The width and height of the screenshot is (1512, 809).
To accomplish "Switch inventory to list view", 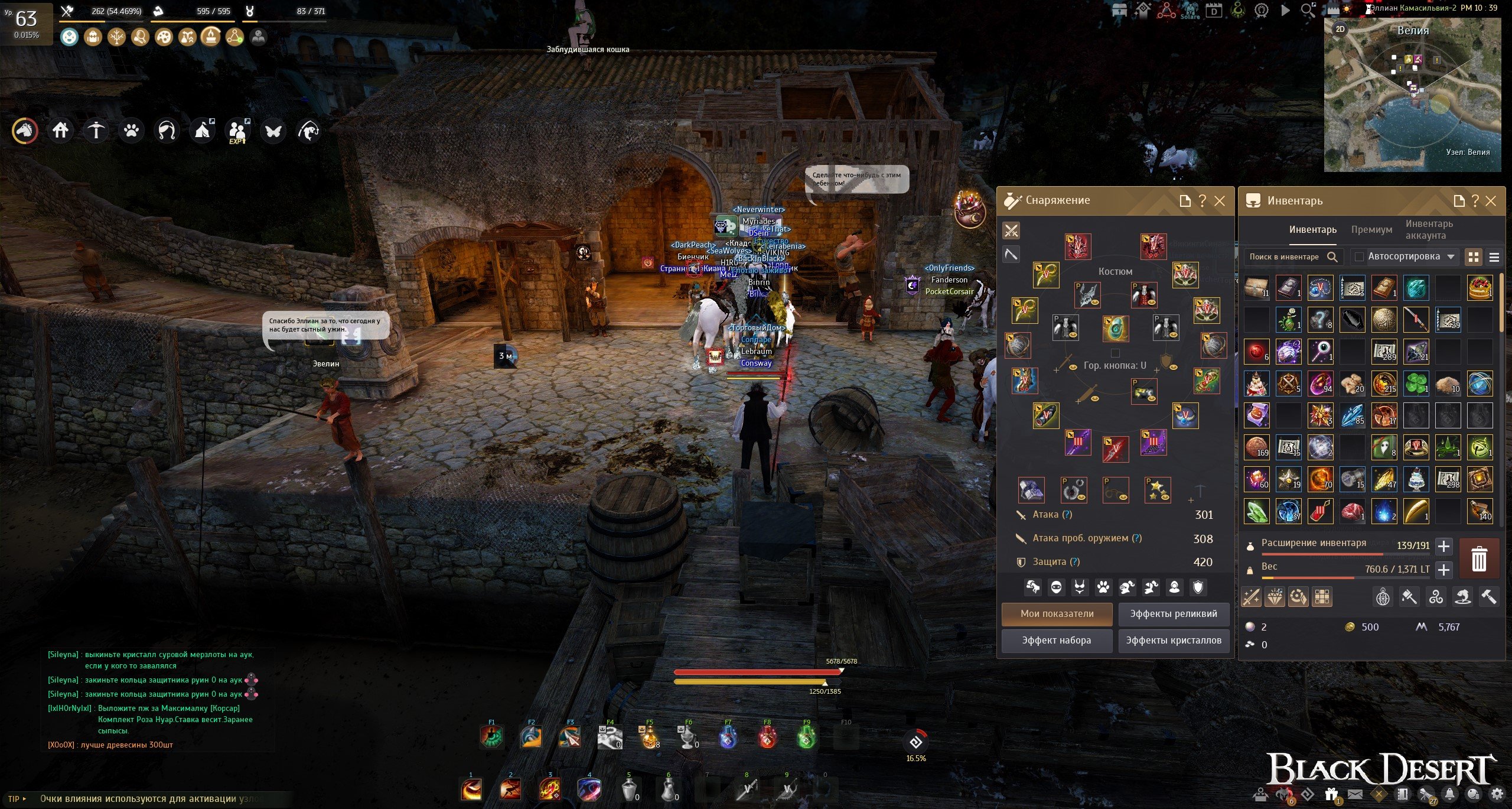I will pyautogui.click(x=1494, y=257).
